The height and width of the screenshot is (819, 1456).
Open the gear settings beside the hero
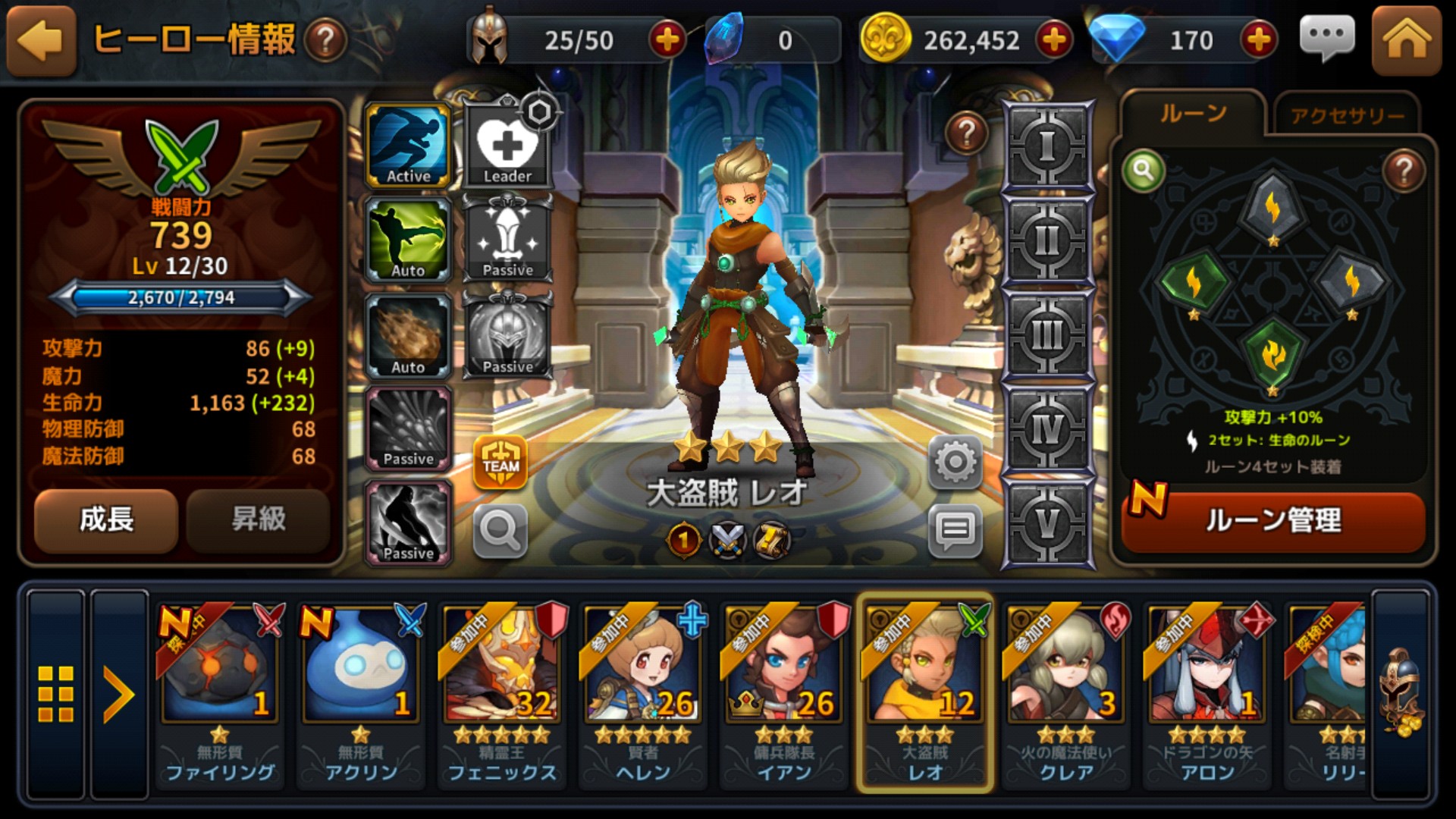click(x=955, y=461)
